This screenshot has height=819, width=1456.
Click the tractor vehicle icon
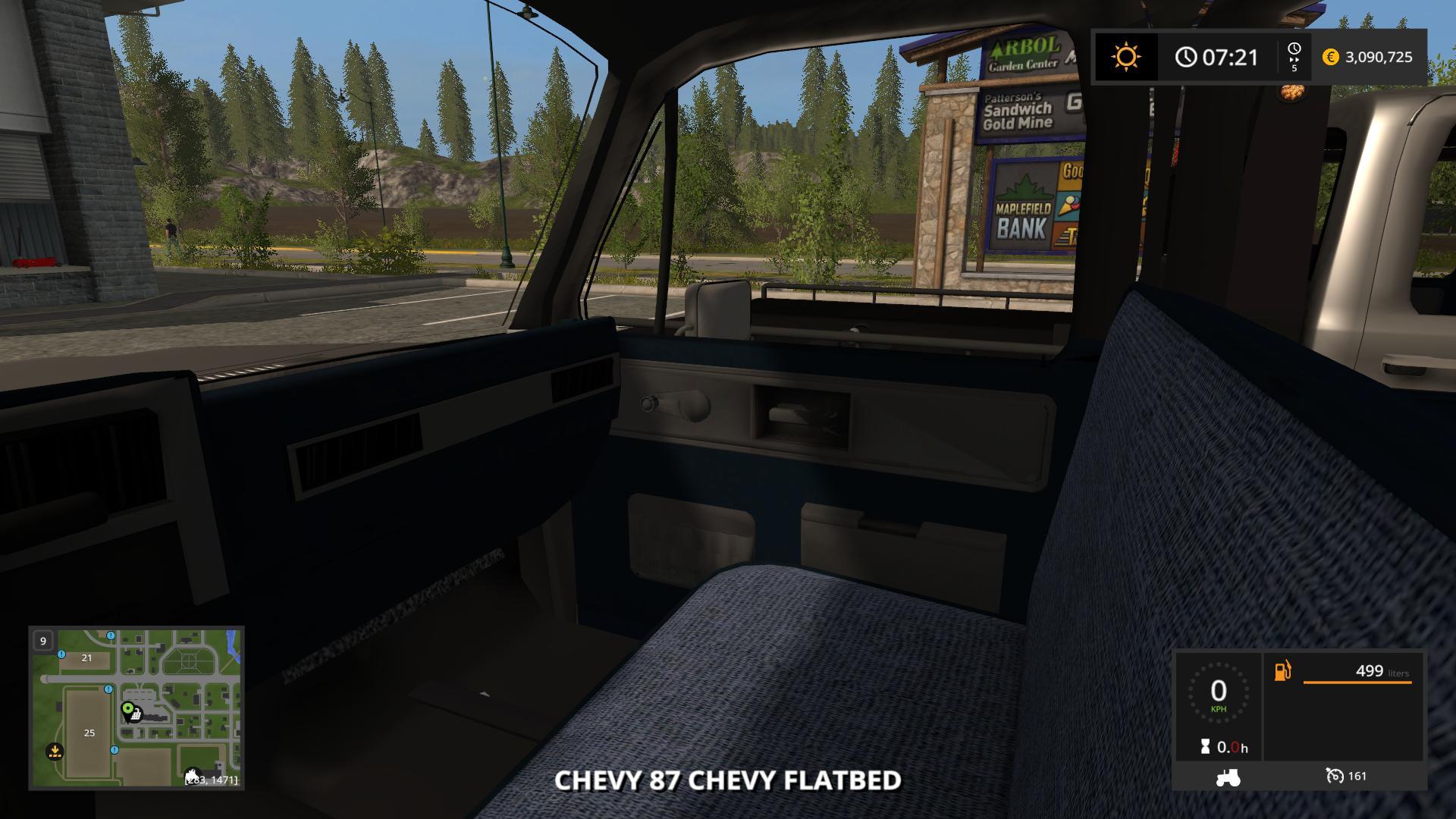click(x=1228, y=777)
